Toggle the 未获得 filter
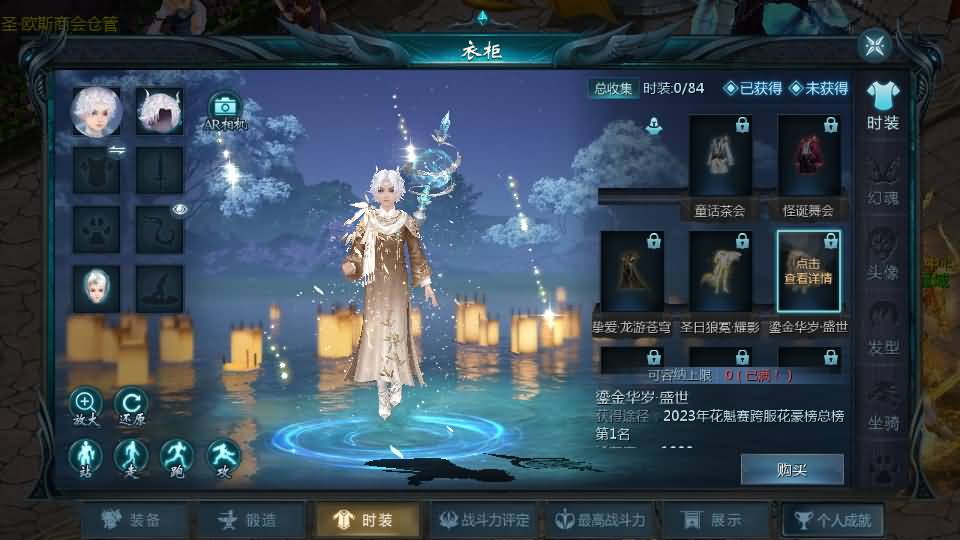The width and height of the screenshot is (960, 540). pos(818,88)
